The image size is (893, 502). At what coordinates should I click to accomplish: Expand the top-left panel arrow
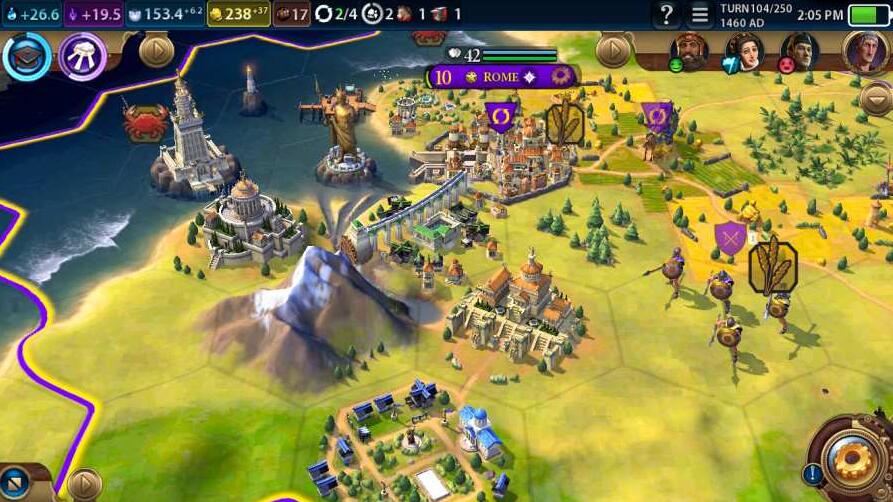pos(156,51)
